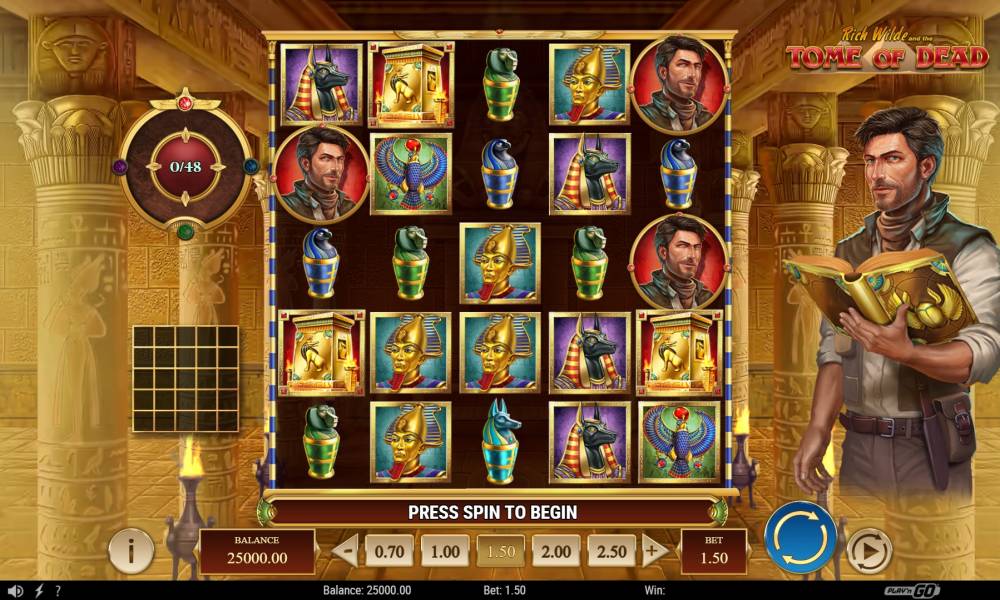The width and height of the screenshot is (1000, 600).
Task: Spin the reels with the blue button
Action: click(800, 537)
